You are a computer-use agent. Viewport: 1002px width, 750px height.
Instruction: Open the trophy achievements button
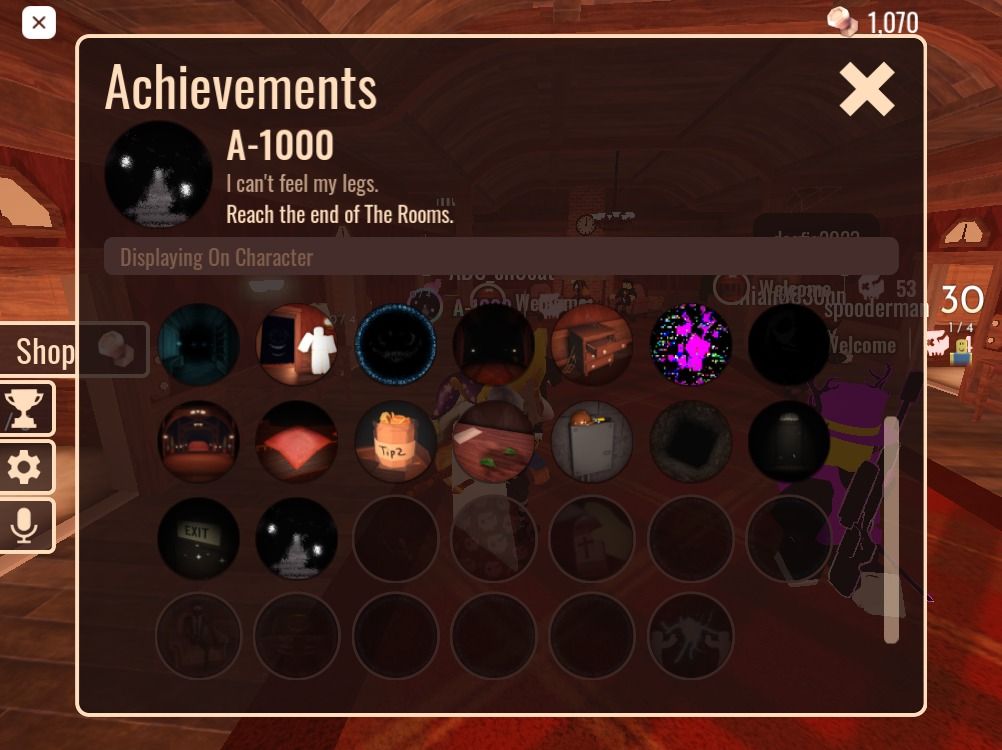pos(25,408)
